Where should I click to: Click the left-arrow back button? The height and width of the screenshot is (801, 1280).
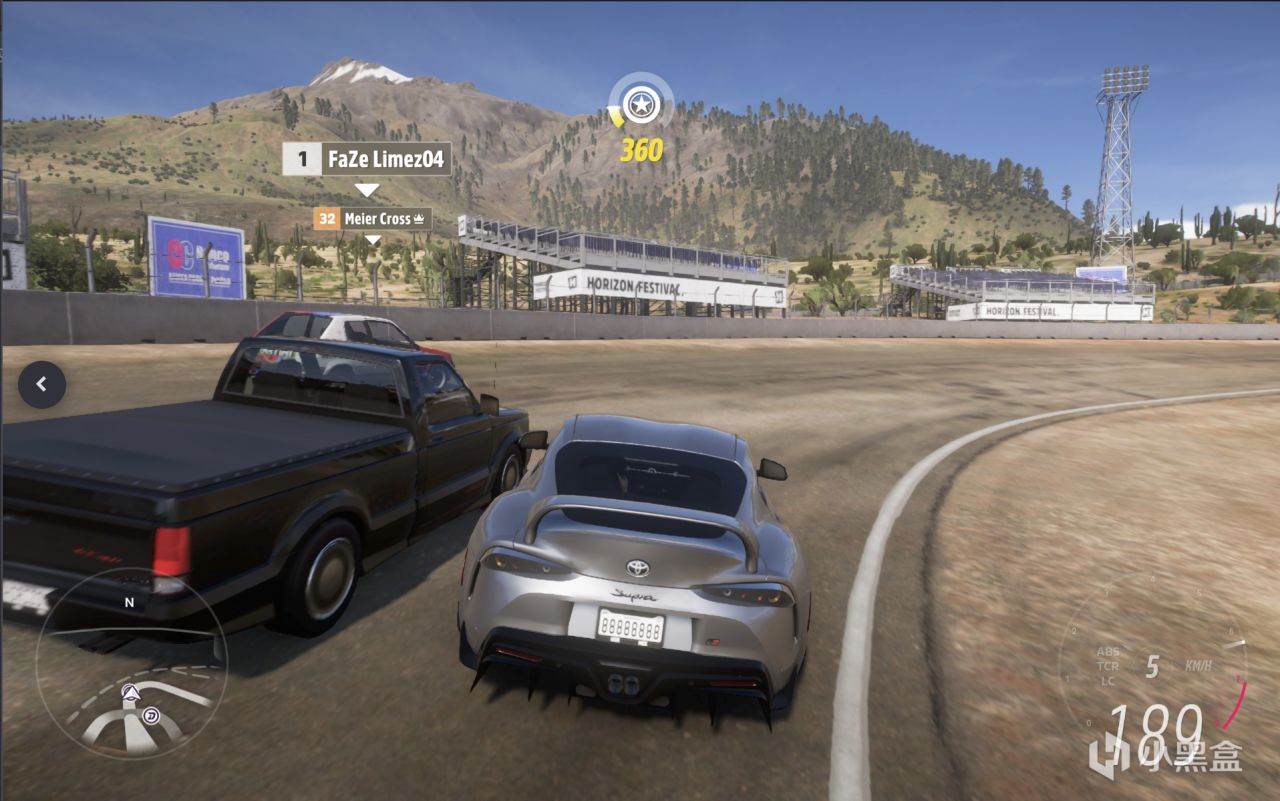(x=42, y=384)
